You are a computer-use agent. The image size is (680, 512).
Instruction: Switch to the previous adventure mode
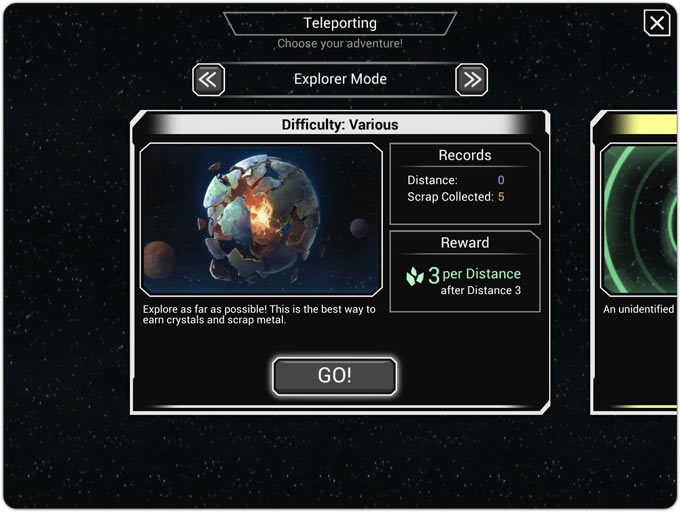click(208, 80)
